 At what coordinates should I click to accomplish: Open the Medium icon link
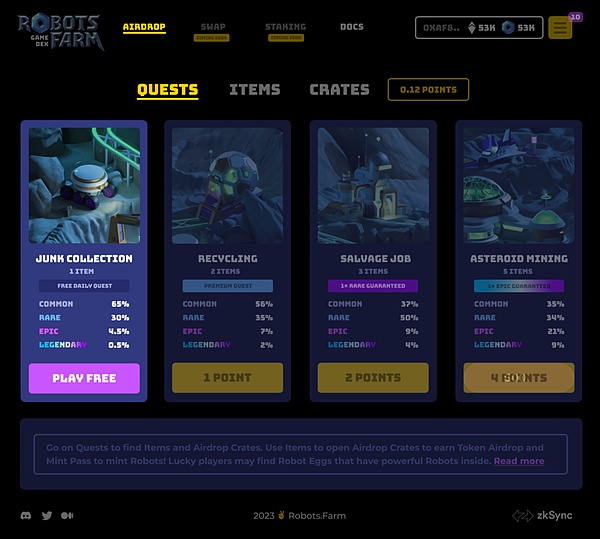pyautogui.click(x=67, y=516)
